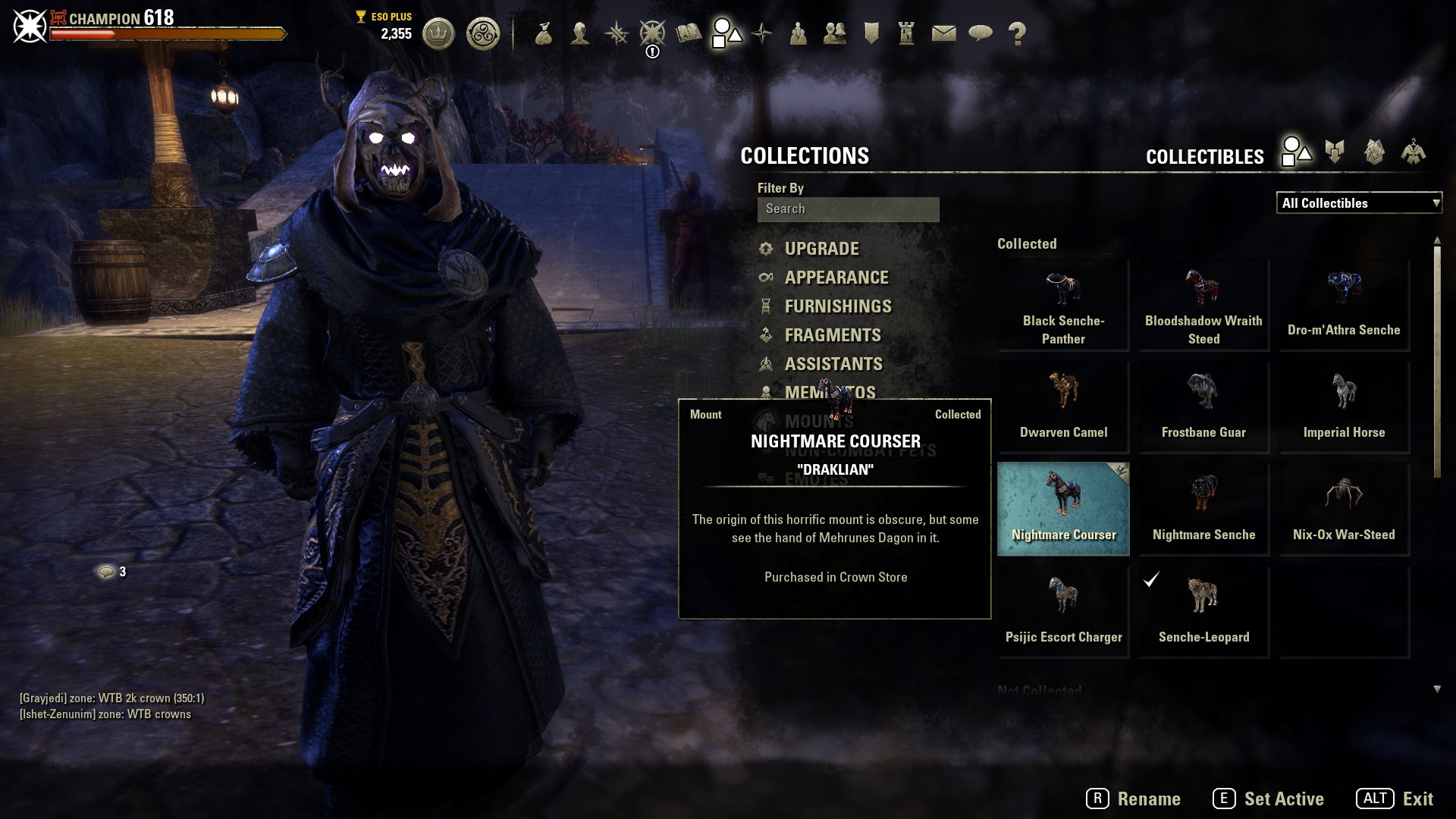
Task: Open the Mail envelope icon
Action: (x=945, y=33)
